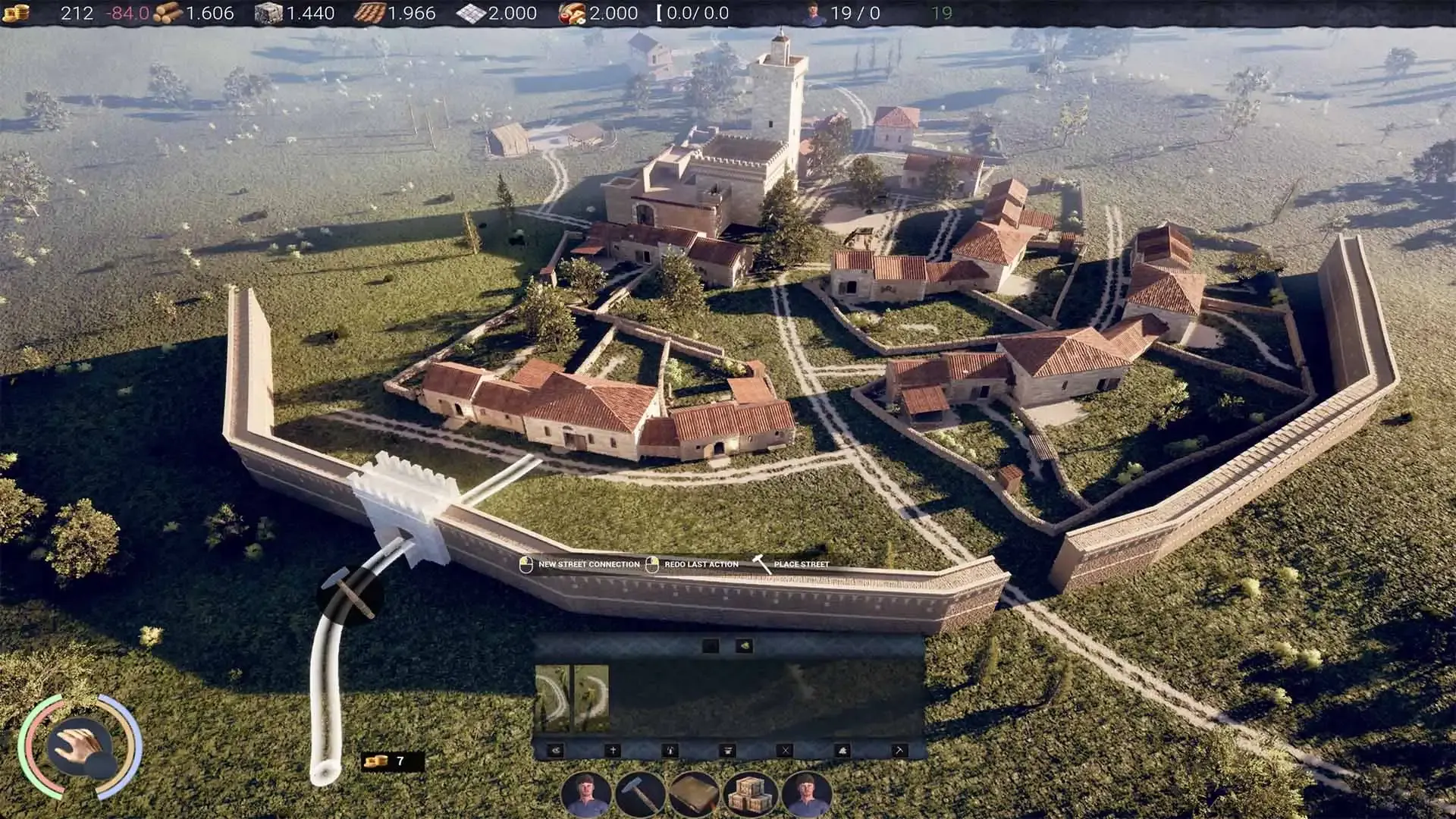
Task: Switch to the crossed swords category tab
Action: (x=785, y=751)
